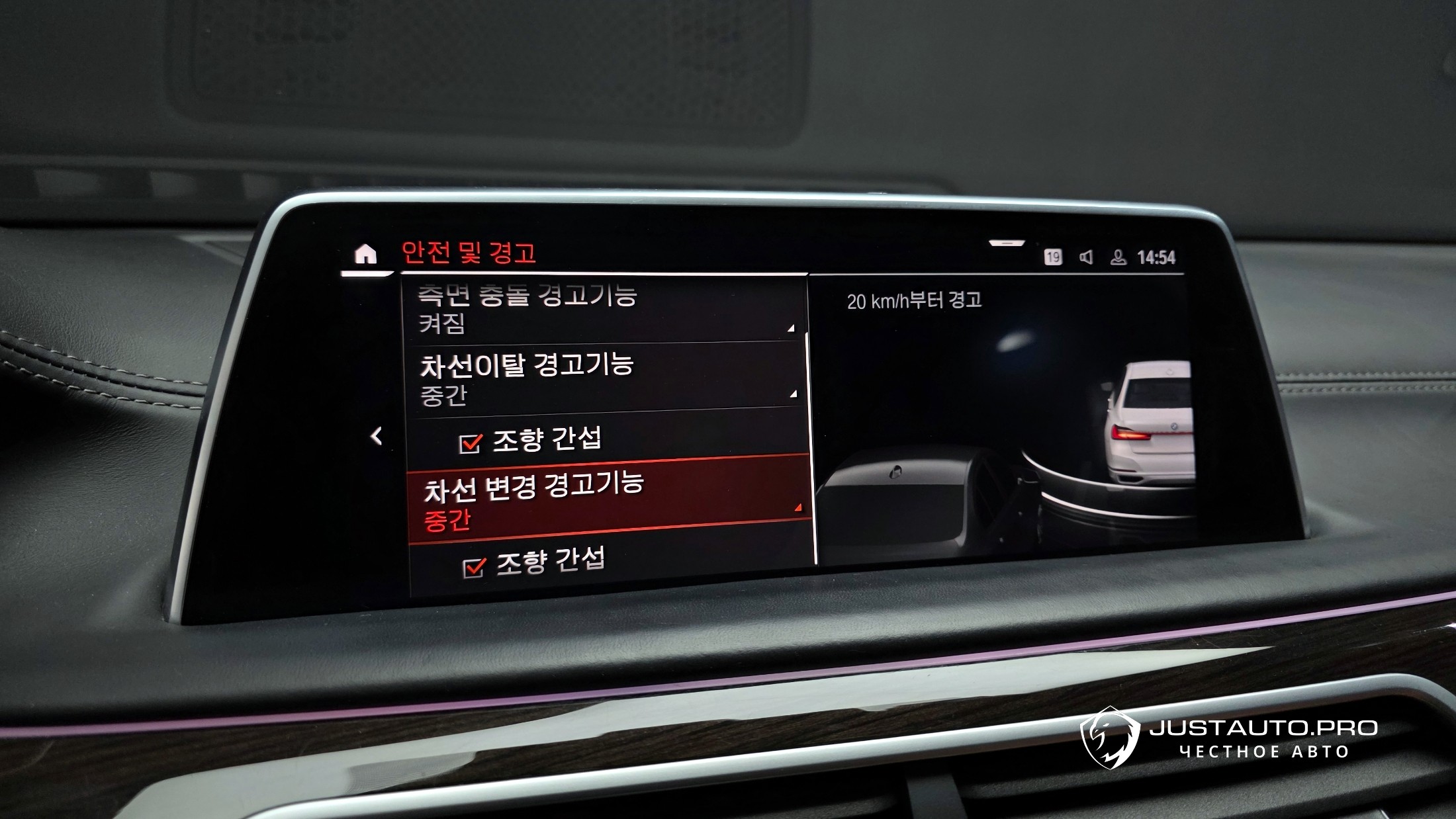Click the speaker sound icon
This screenshot has width=1456, height=819.
1086,257
